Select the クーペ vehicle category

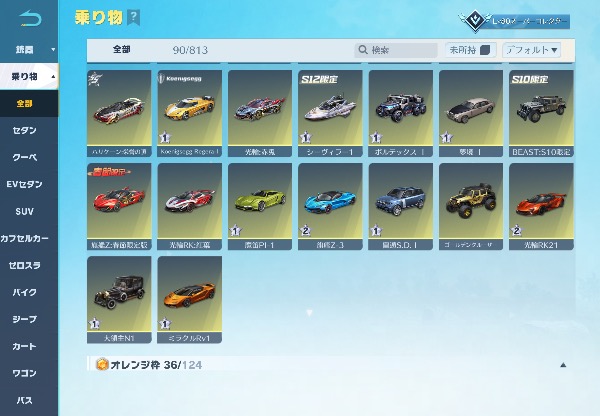point(27,158)
